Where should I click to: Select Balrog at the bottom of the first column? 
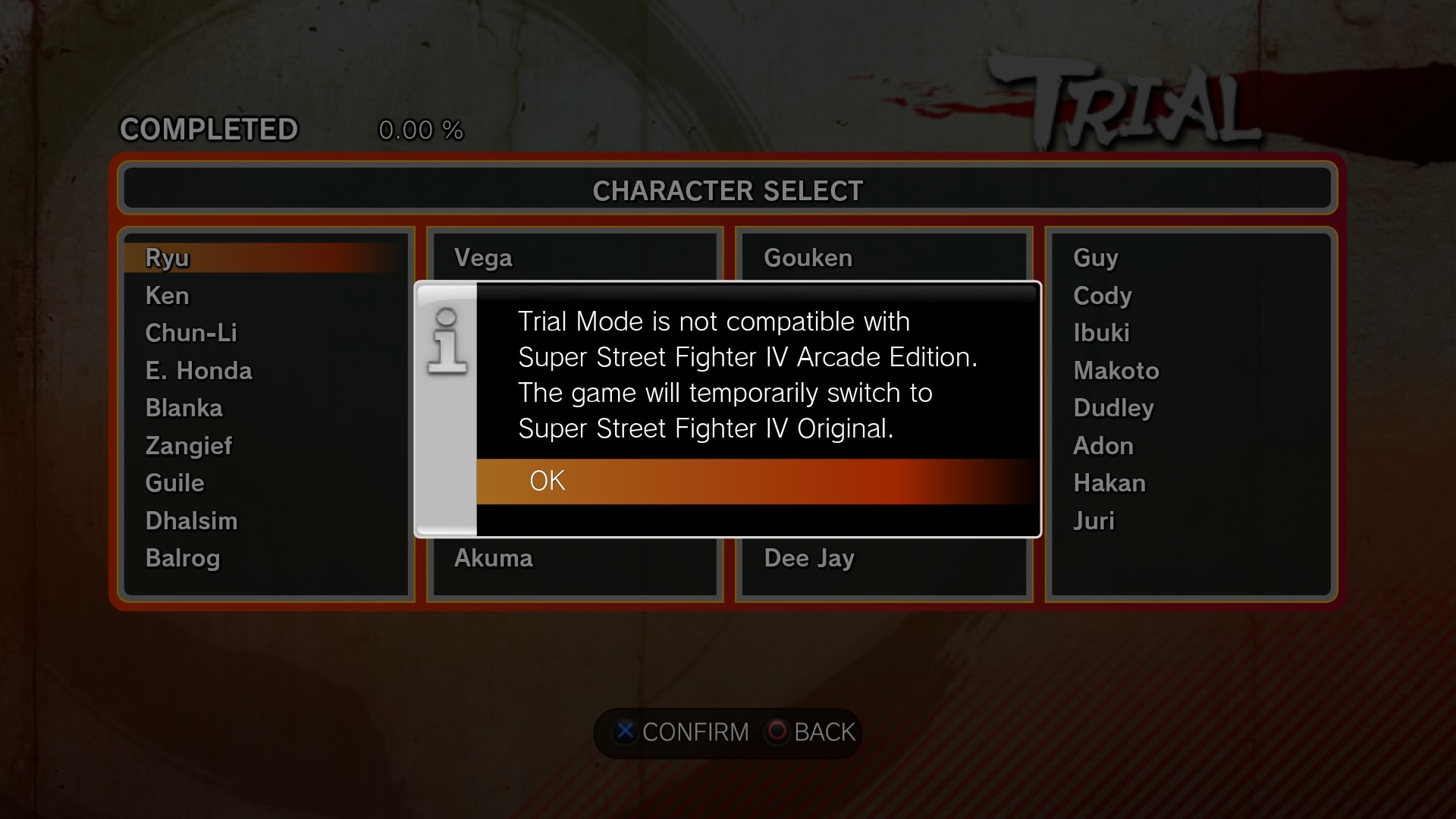click(182, 558)
